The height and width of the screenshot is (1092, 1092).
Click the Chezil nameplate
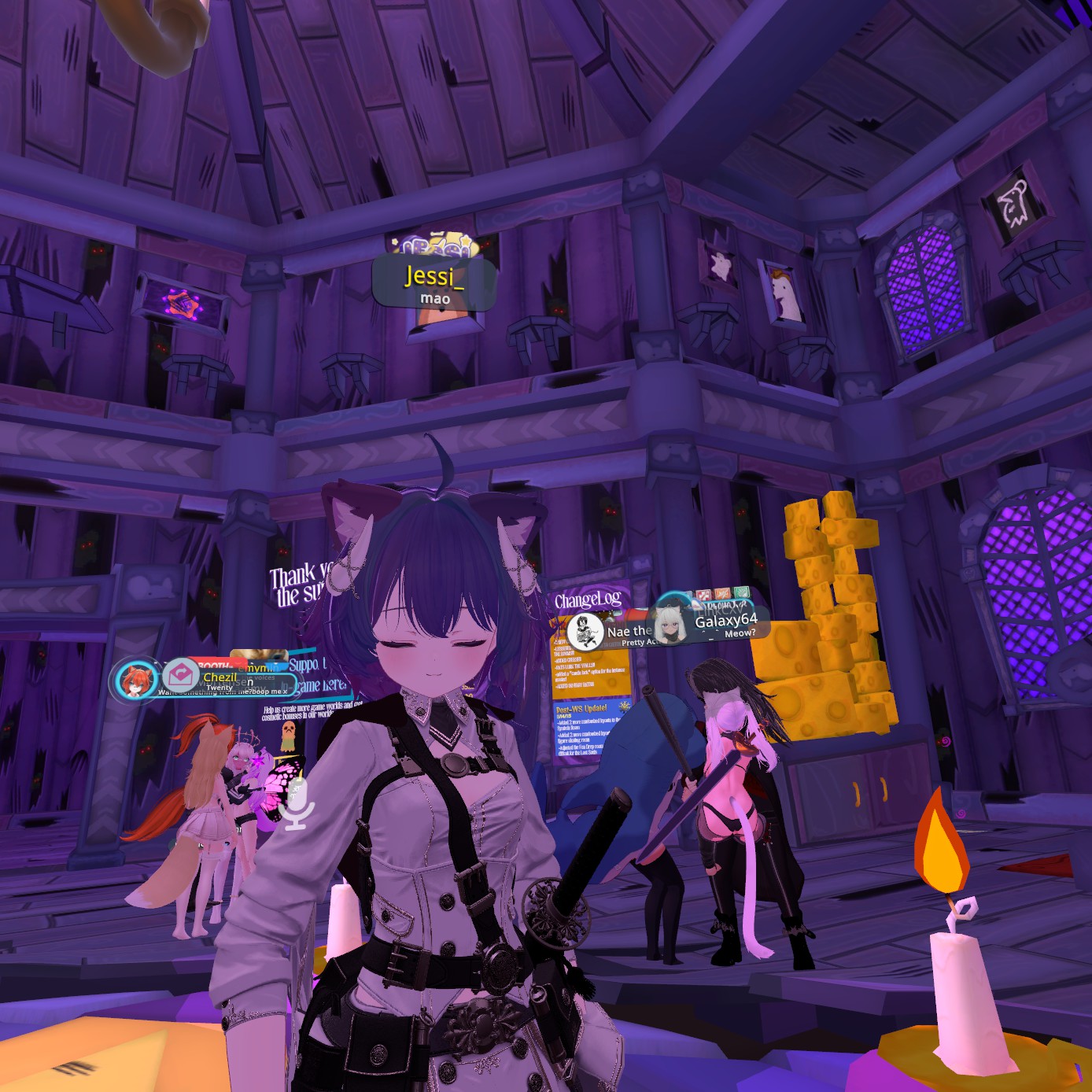point(220,677)
